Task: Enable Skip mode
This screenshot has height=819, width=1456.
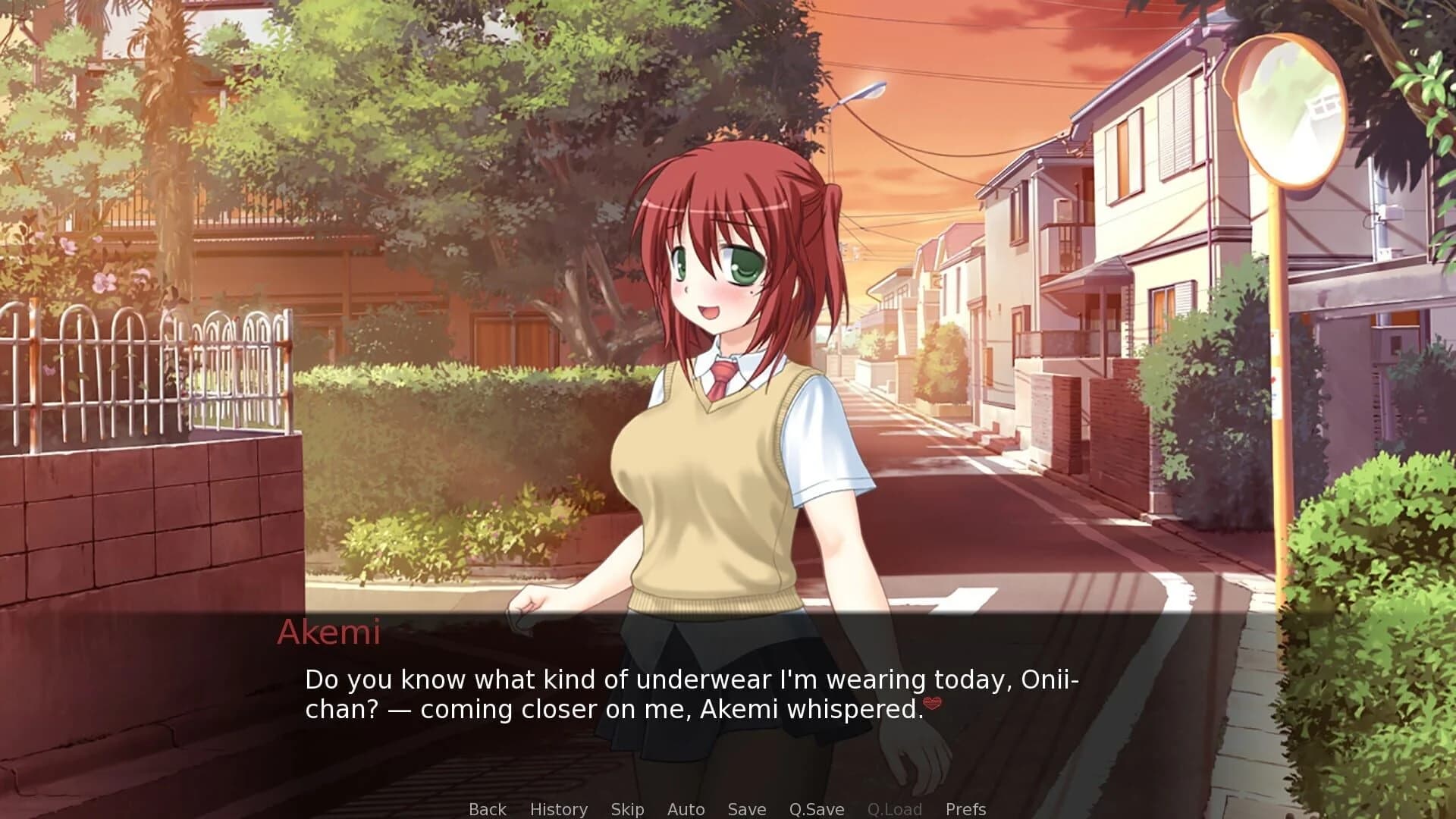Action: click(626, 809)
